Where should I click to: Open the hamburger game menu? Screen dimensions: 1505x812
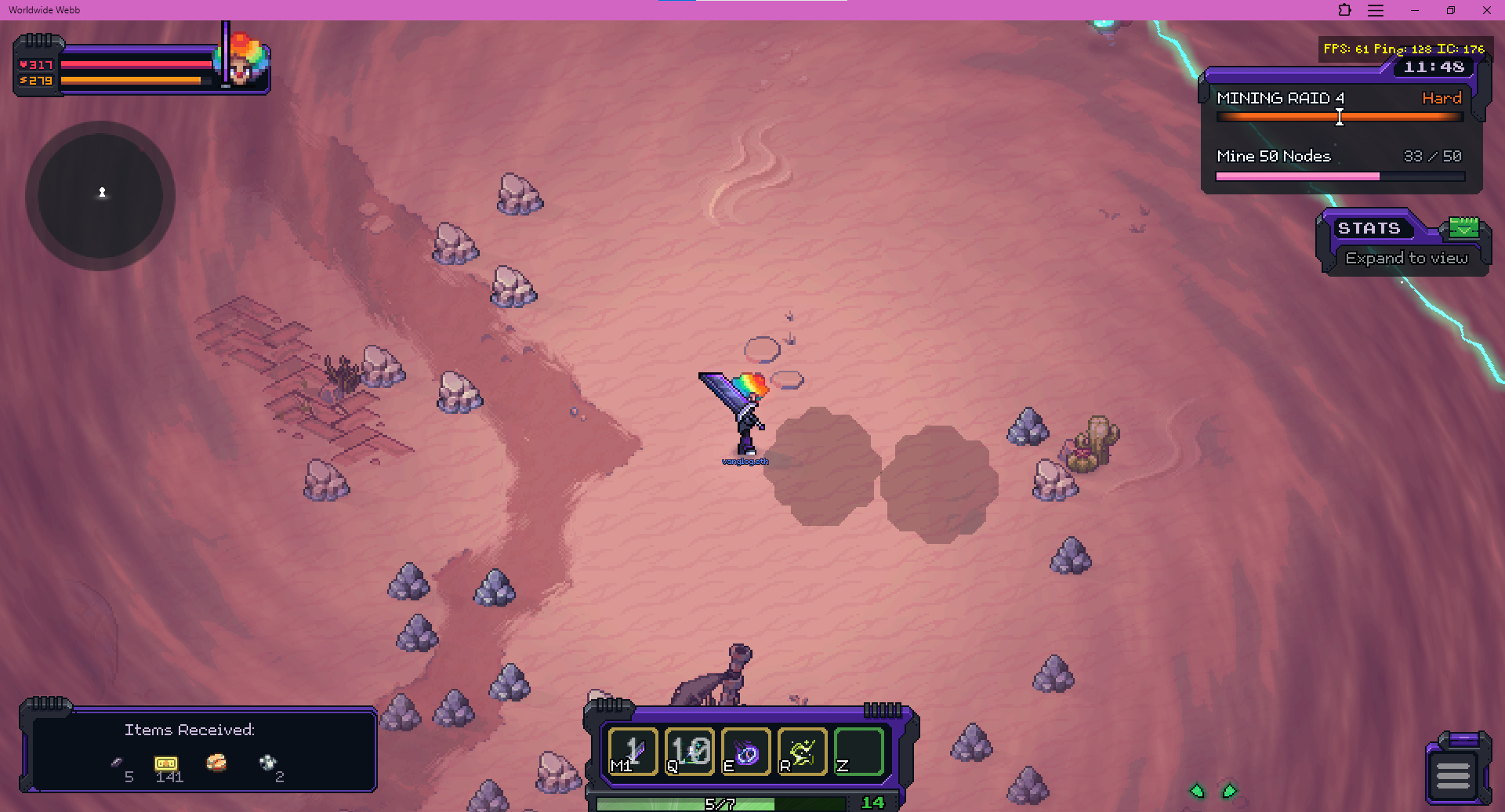(x=1452, y=775)
